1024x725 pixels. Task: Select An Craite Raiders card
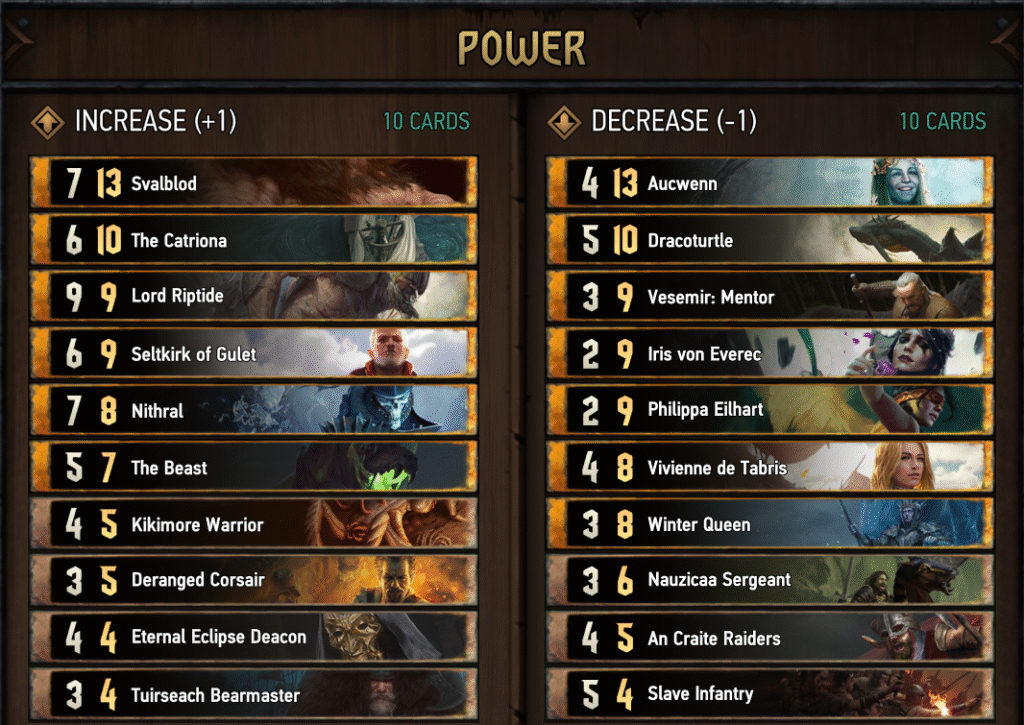pyautogui.click(x=770, y=637)
